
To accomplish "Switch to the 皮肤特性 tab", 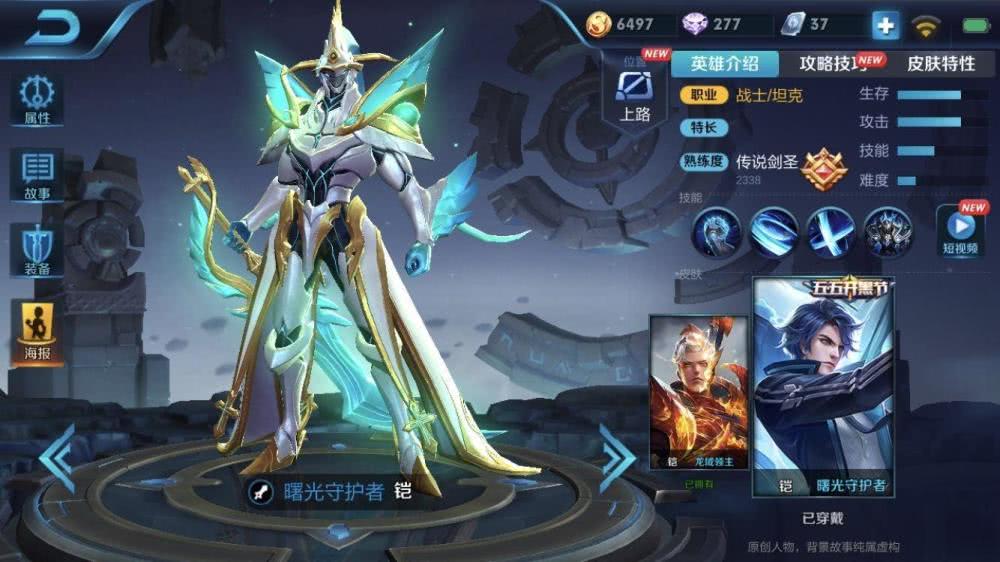I will click(940, 64).
